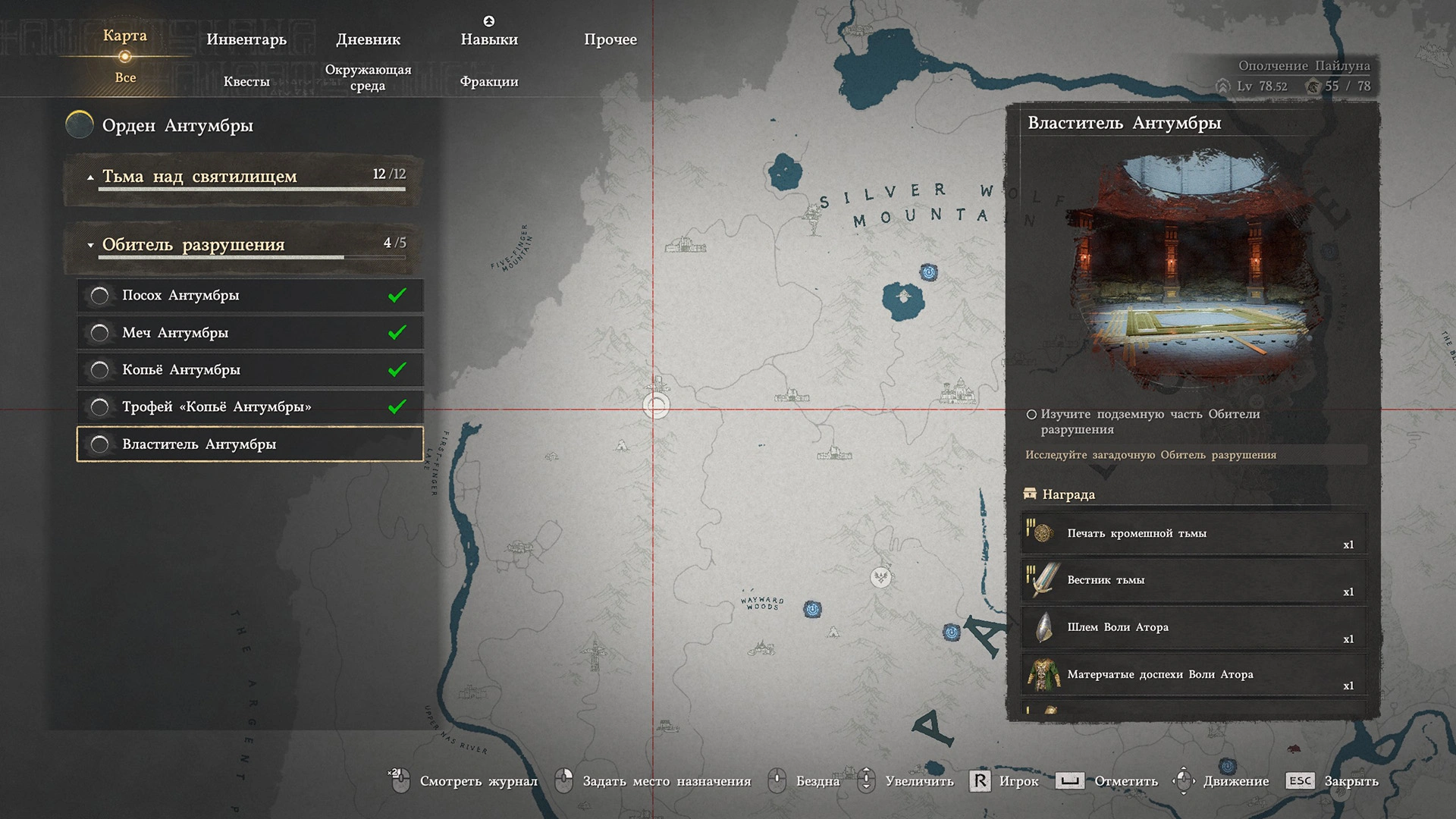The width and height of the screenshot is (1456, 819).
Task: Inspect the Вестник тьмы sword reward
Action: click(1193, 581)
